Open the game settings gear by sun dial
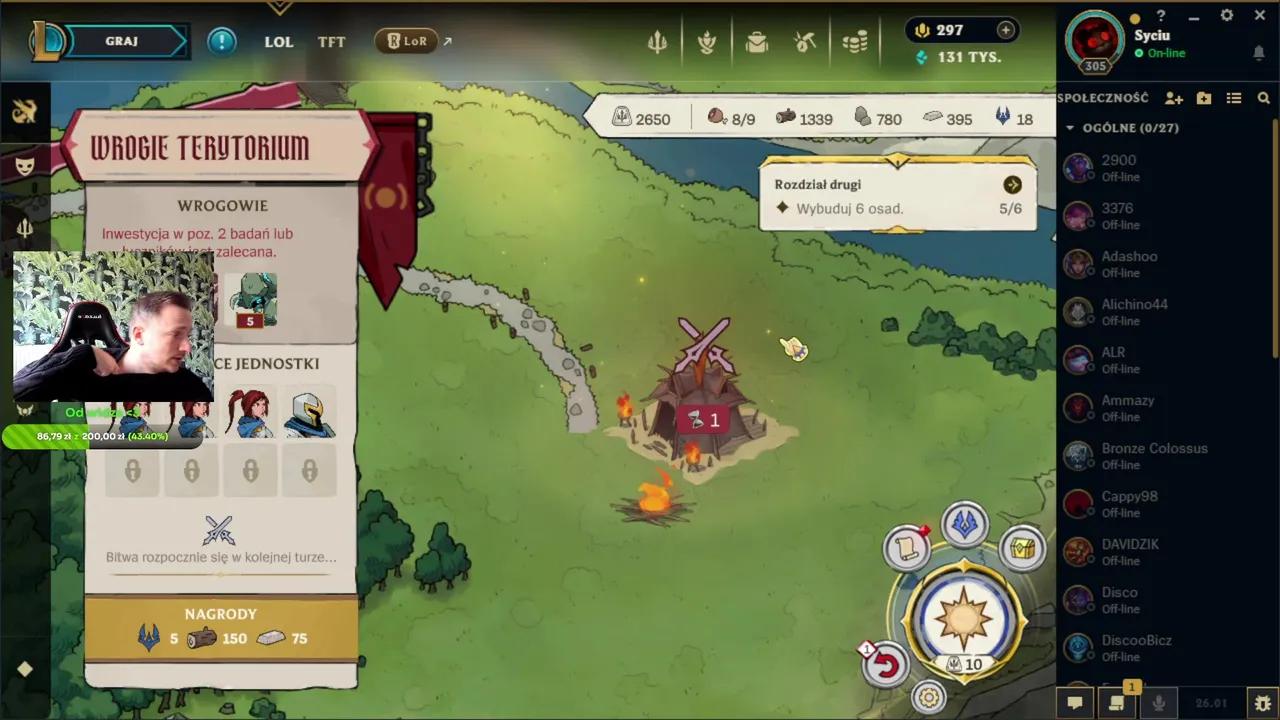The width and height of the screenshot is (1280, 720). click(x=929, y=697)
